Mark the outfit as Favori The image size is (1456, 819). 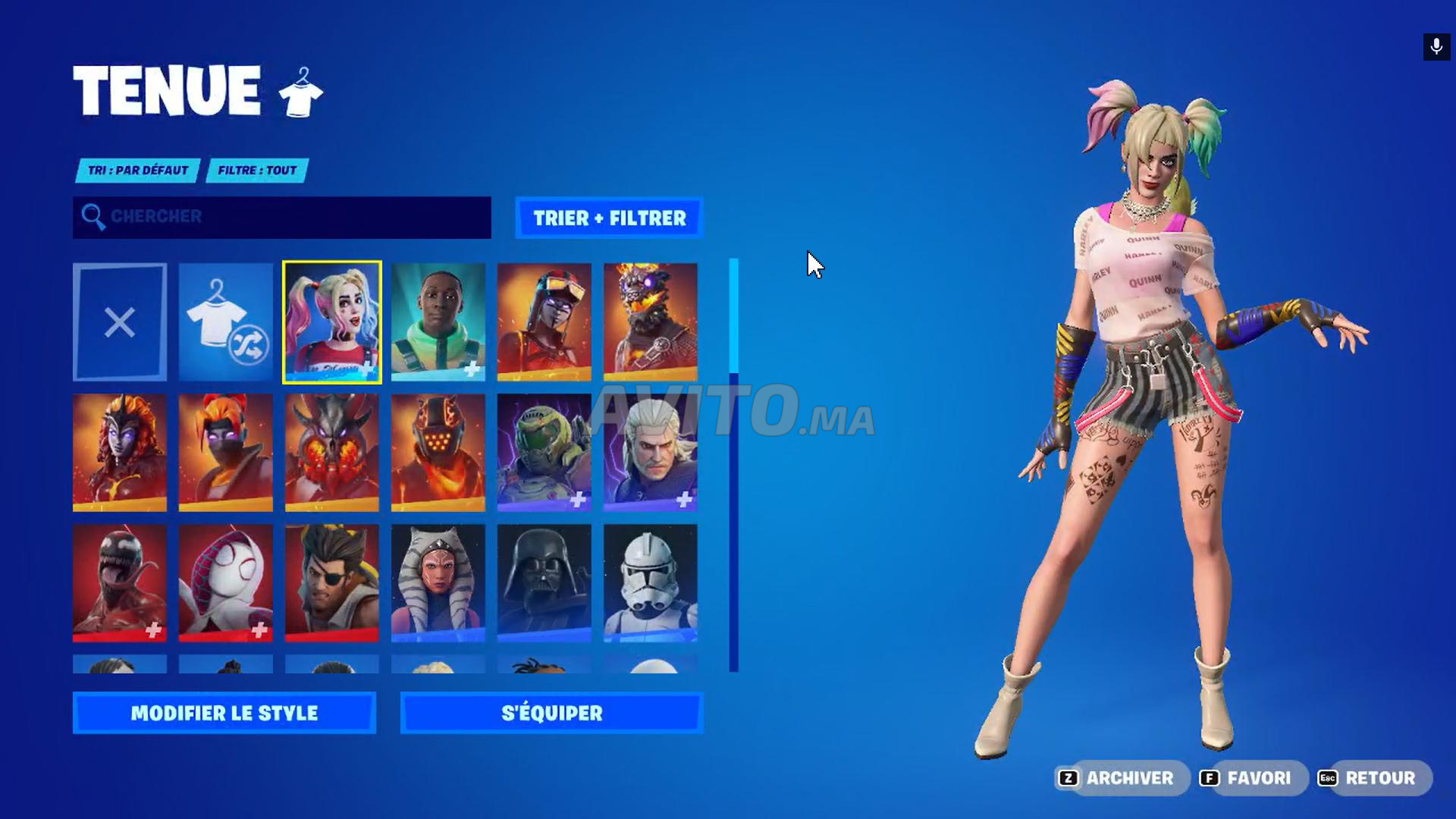pyautogui.click(x=1250, y=778)
